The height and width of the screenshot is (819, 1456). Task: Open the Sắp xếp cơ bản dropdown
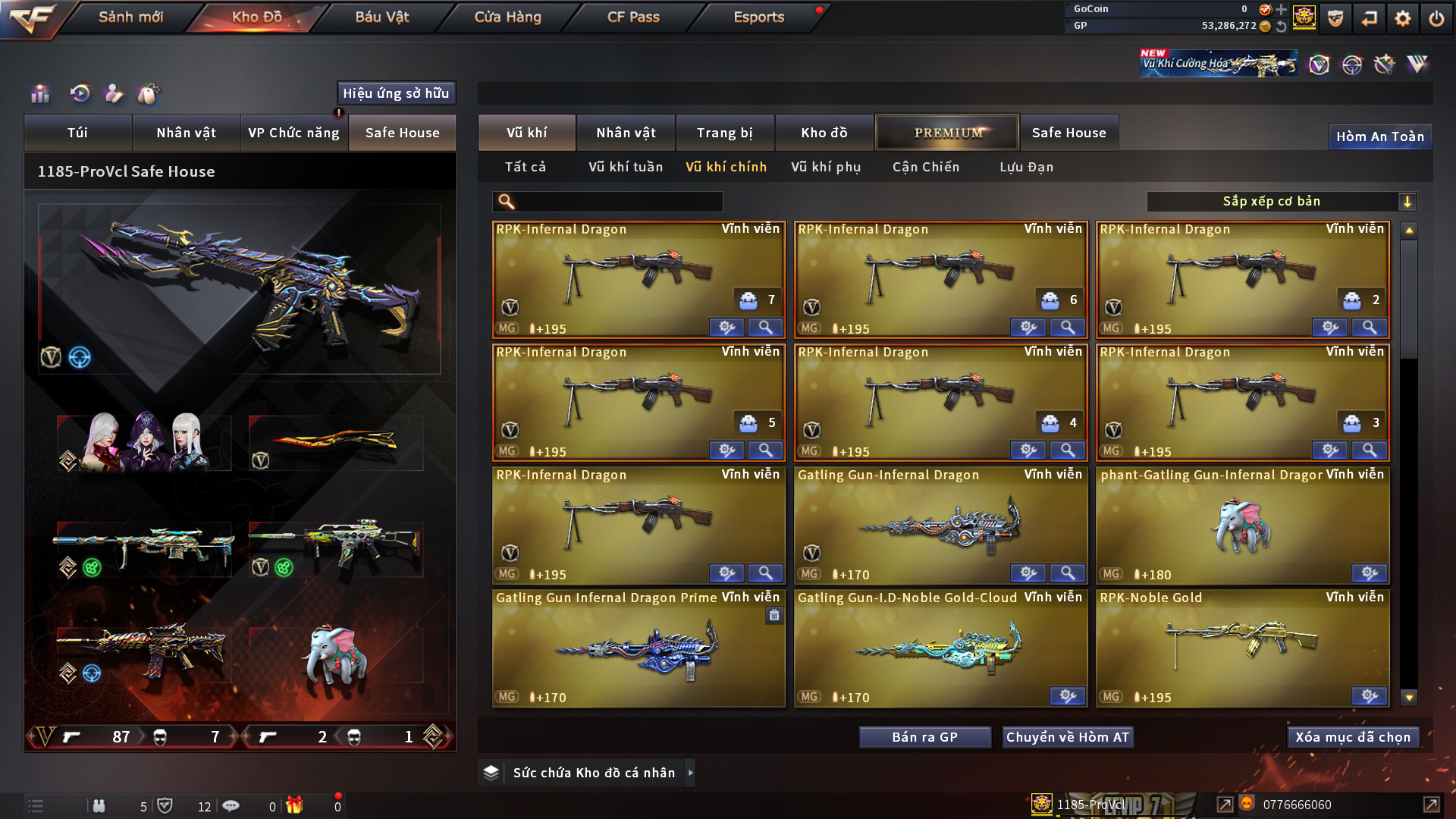point(1281,202)
